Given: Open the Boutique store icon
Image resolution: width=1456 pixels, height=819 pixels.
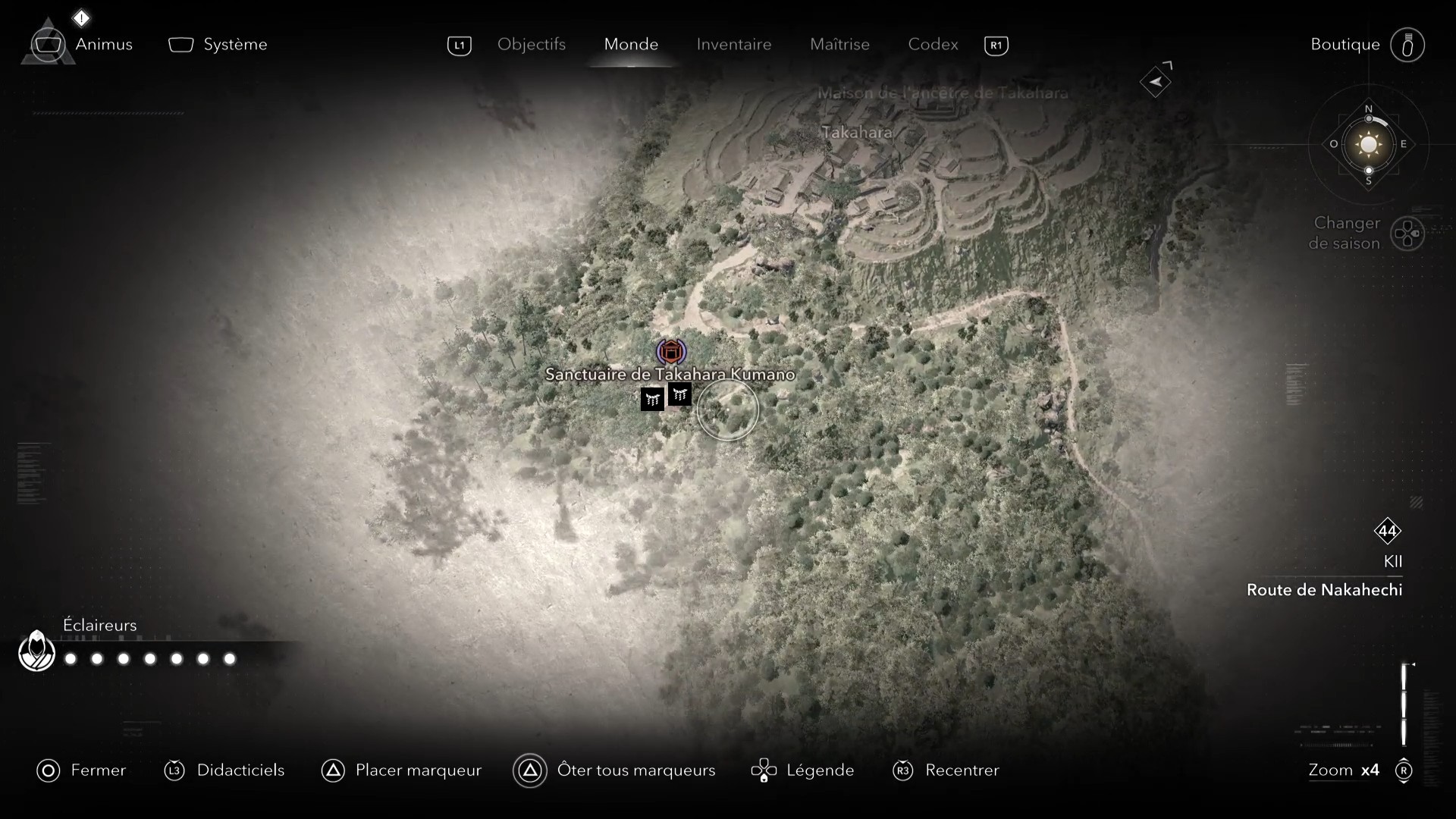Looking at the screenshot, I should click(x=1407, y=45).
